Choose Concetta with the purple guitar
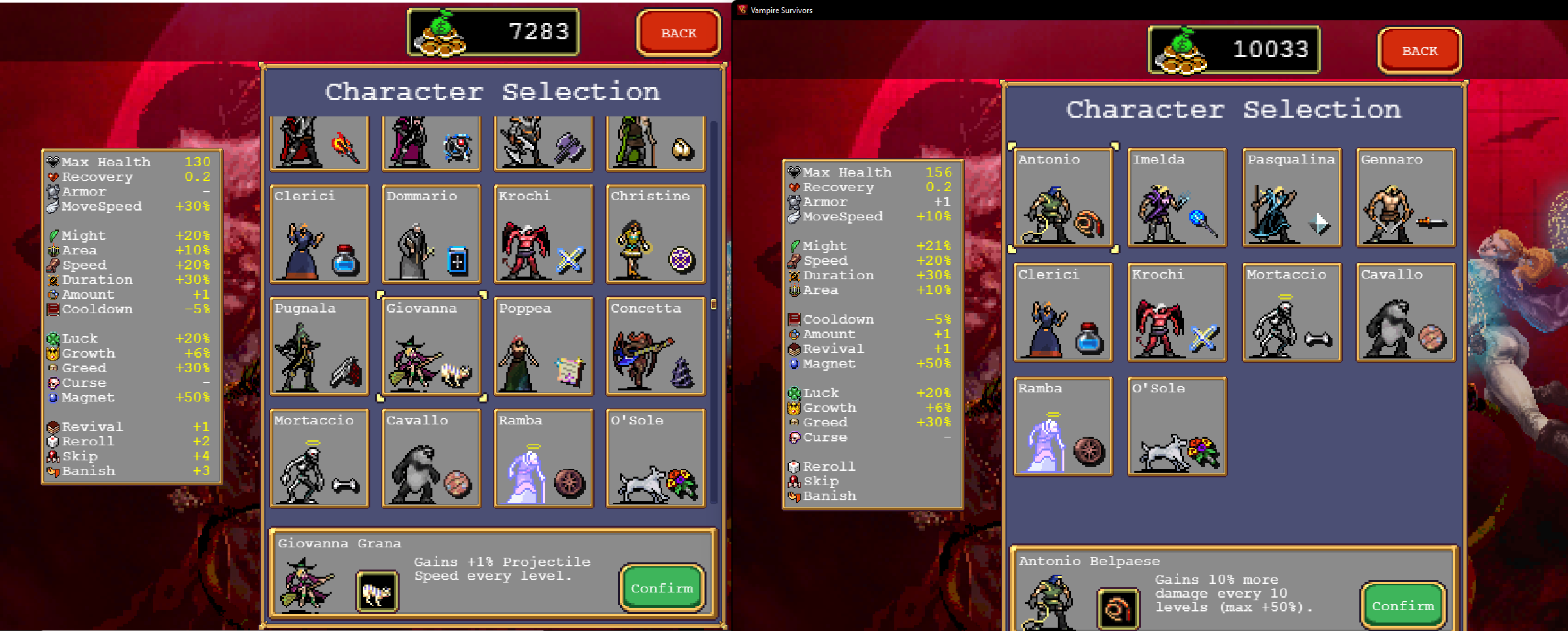The width and height of the screenshot is (1568, 631). [655, 347]
